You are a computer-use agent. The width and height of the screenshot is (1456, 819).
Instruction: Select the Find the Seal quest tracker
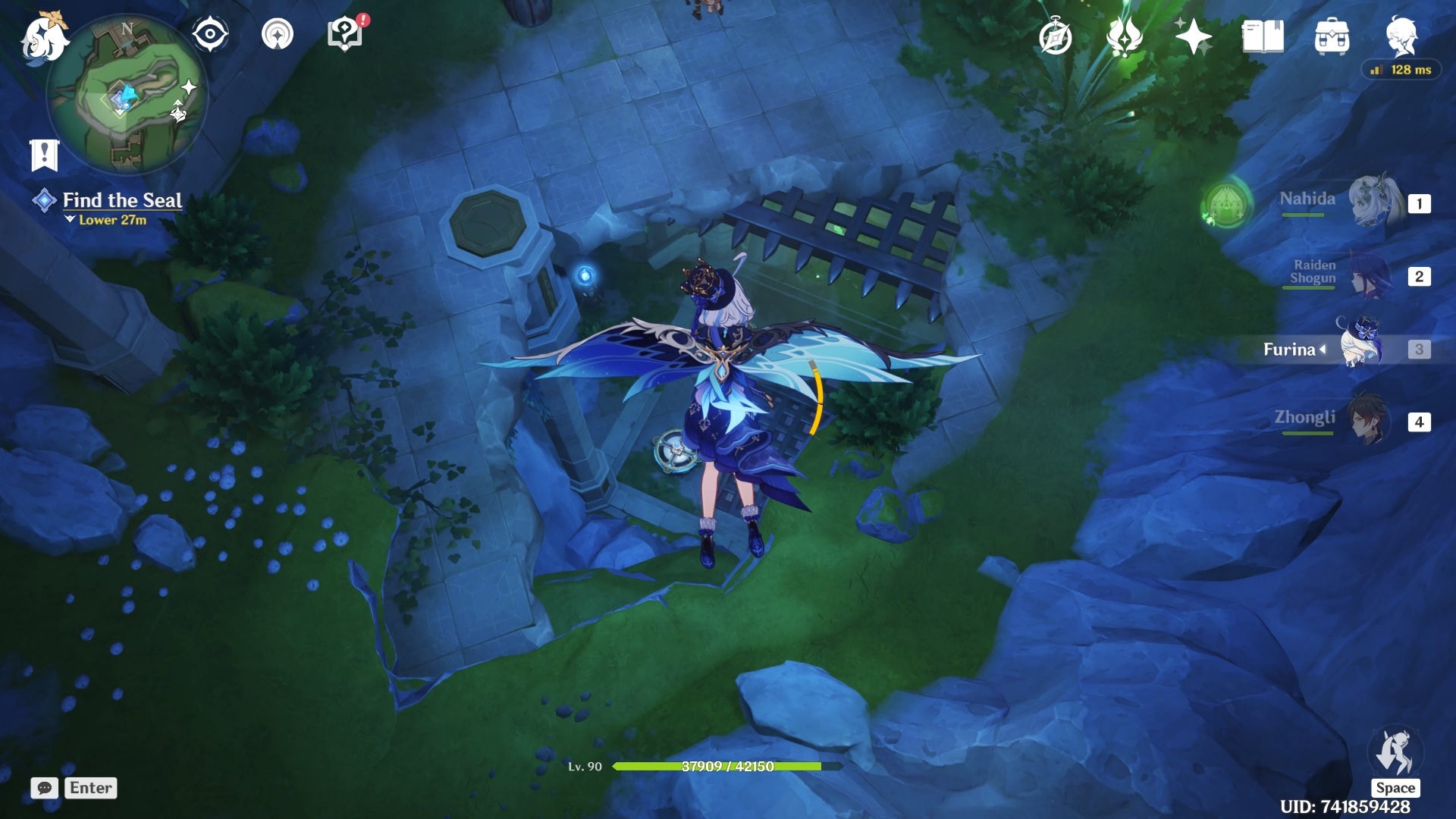point(121,200)
